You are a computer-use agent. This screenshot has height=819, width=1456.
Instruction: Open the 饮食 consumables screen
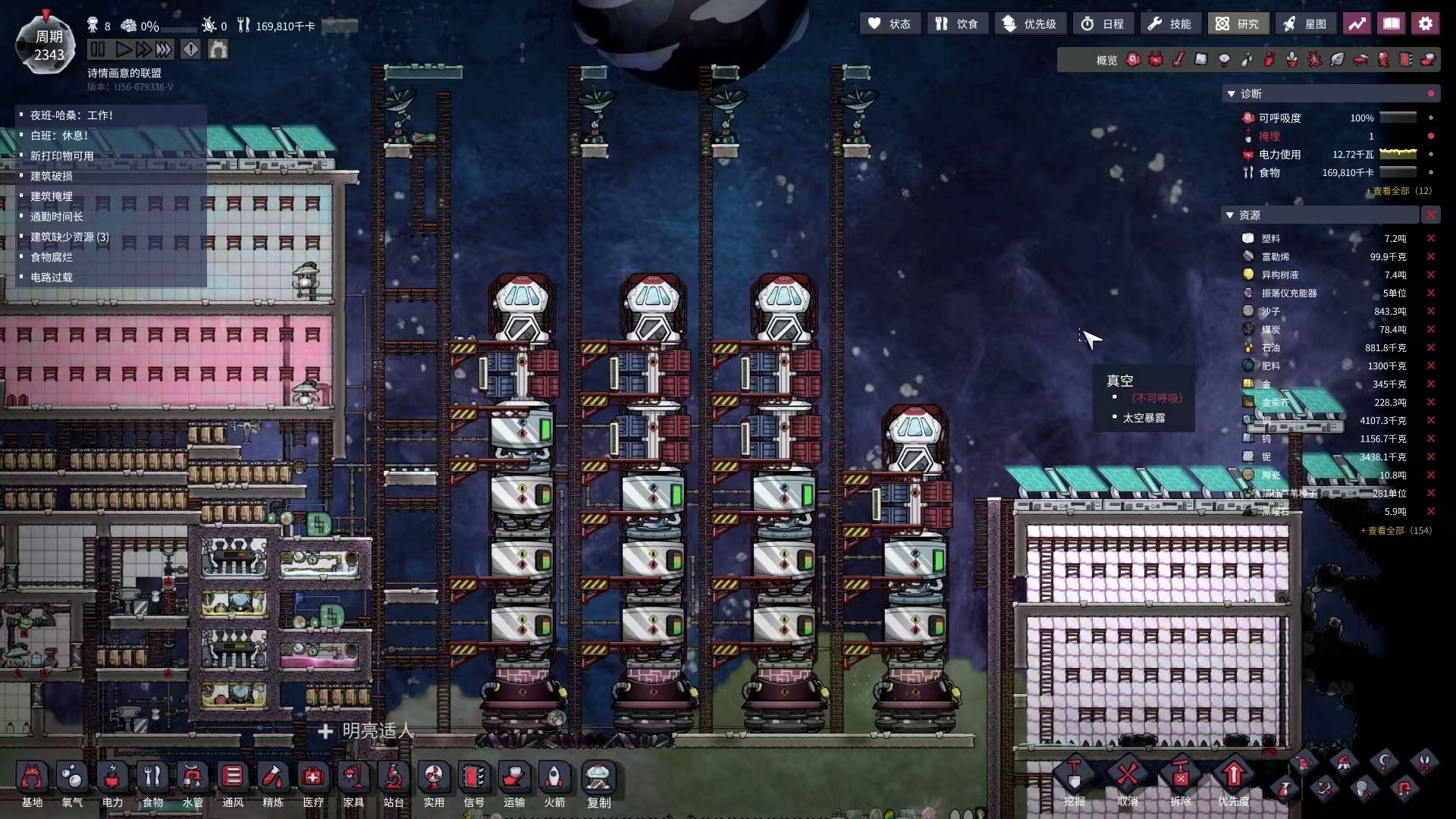(956, 24)
